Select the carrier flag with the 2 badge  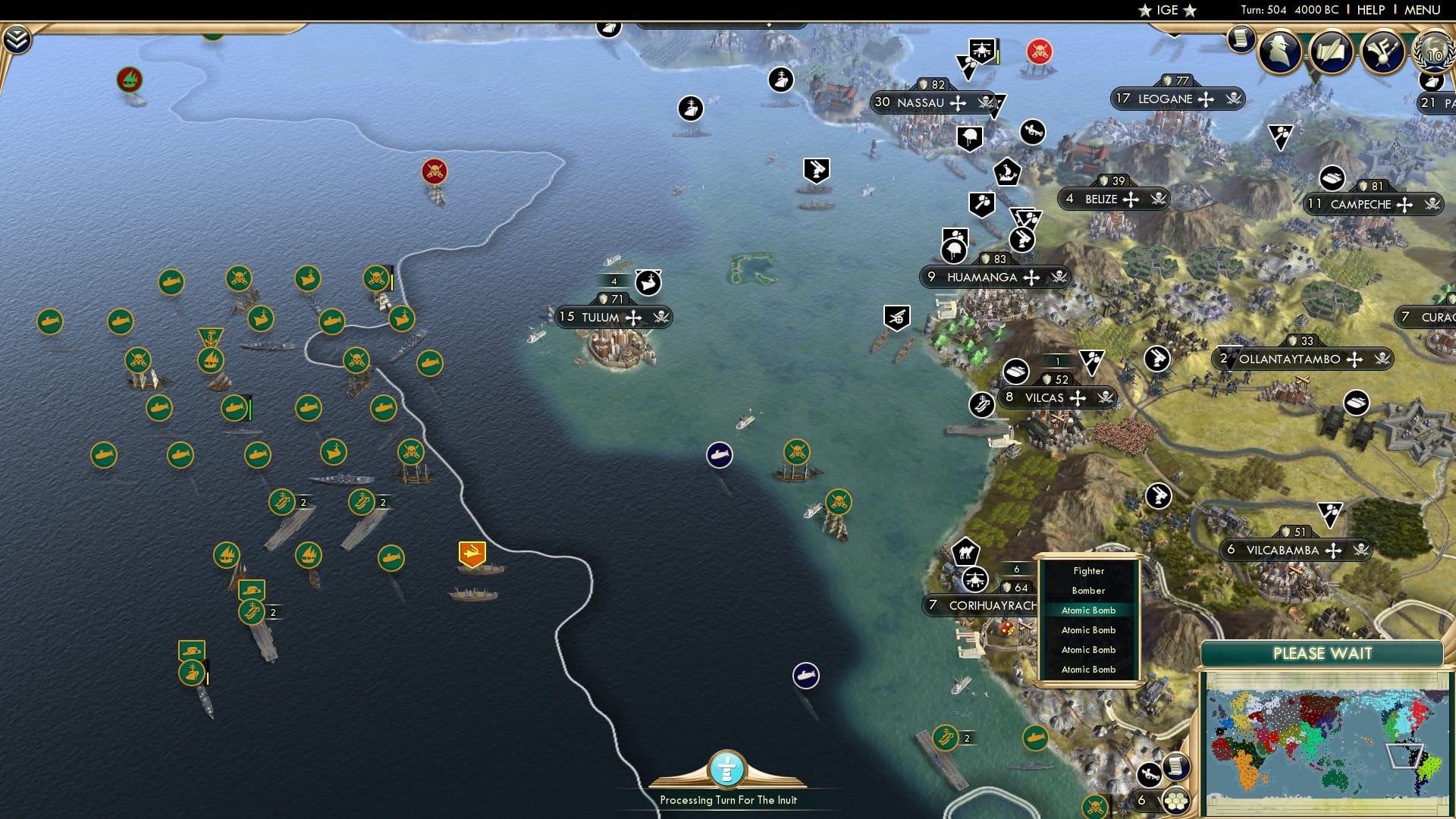tap(283, 502)
